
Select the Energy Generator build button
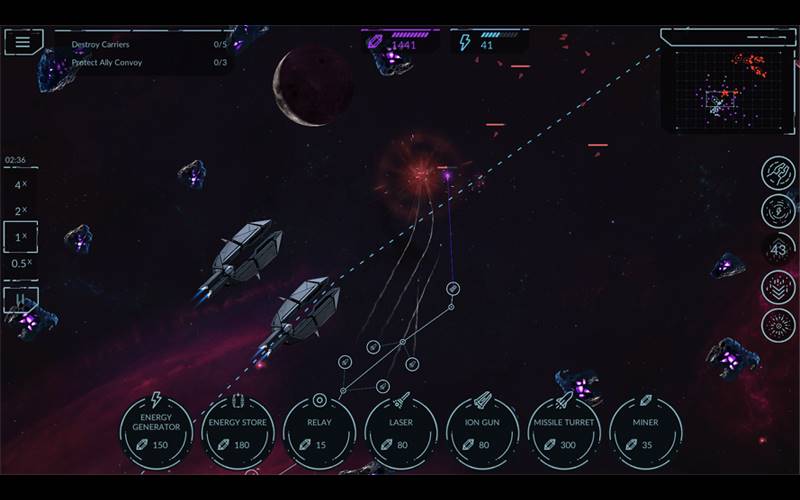(155, 432)
